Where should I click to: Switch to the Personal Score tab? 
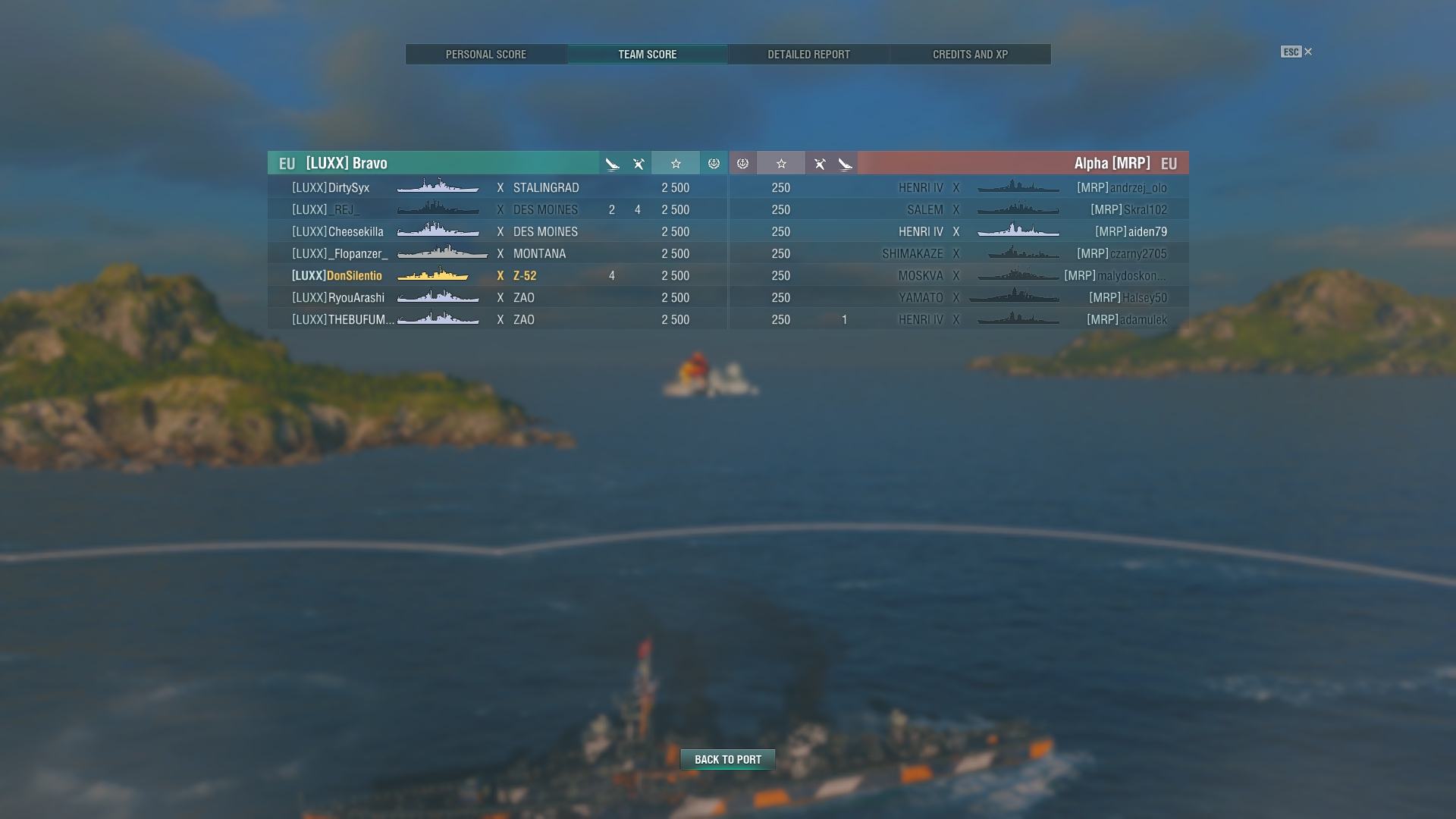[x=485, y=55]
